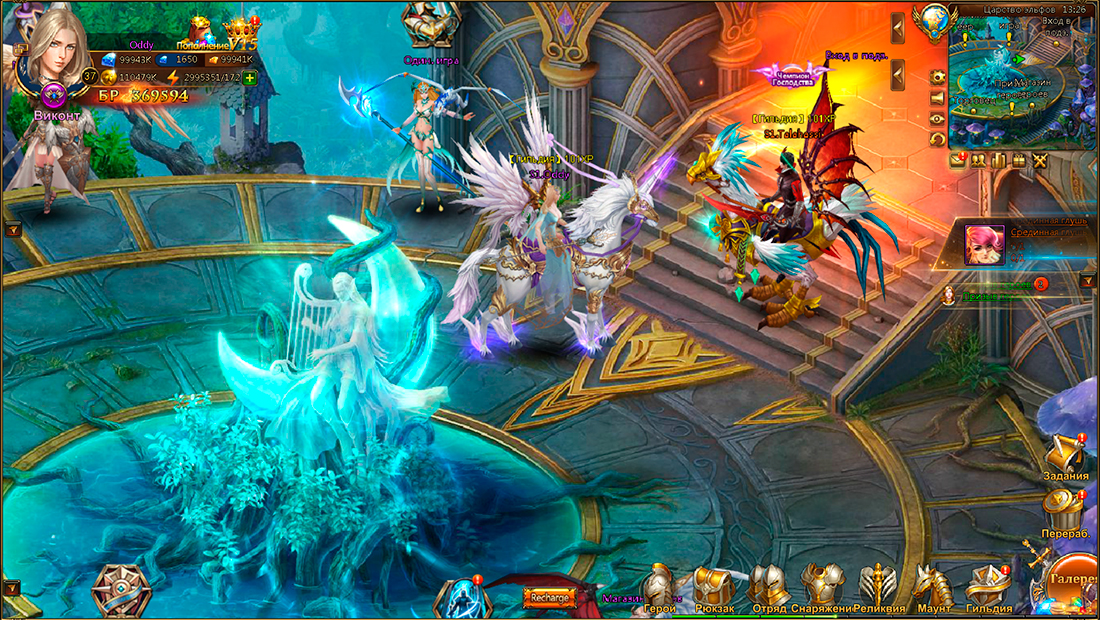The image size is (1100, 620).
Task: Select the pink-haired hero quest portrait
Action: [984, 245]
